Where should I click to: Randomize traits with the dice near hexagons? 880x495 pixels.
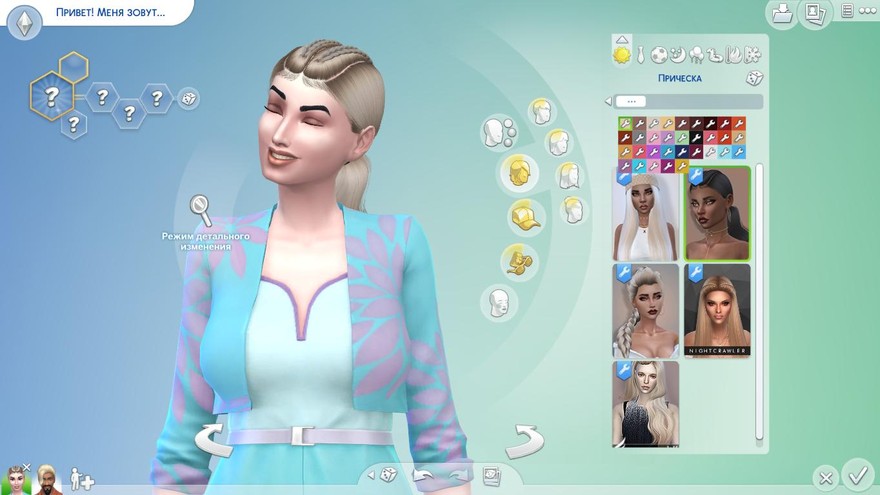click(x=188, y=98)
